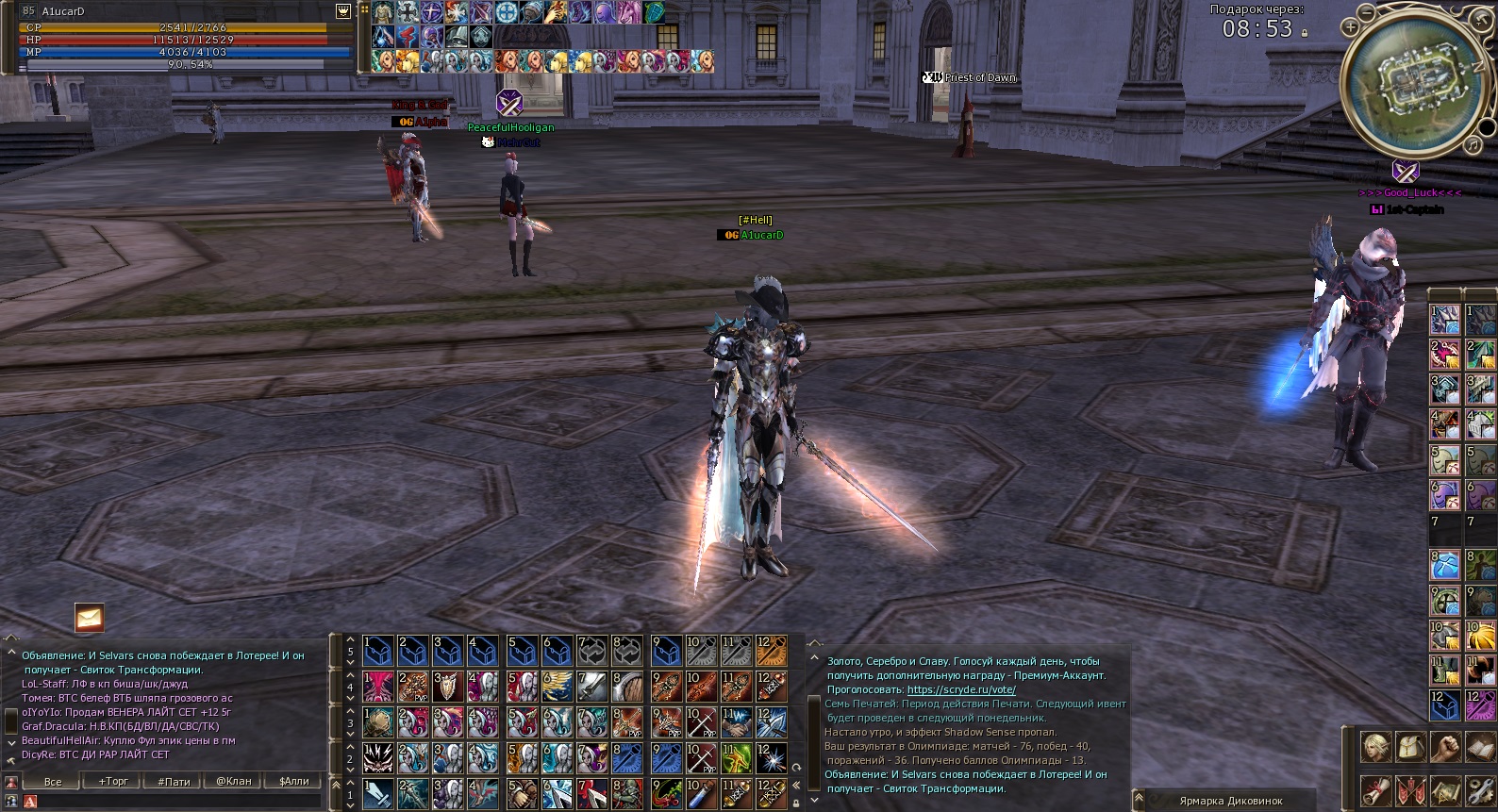Open the quest scroll icon
Screen dimensions: 1498x812
coord(1374,790)
